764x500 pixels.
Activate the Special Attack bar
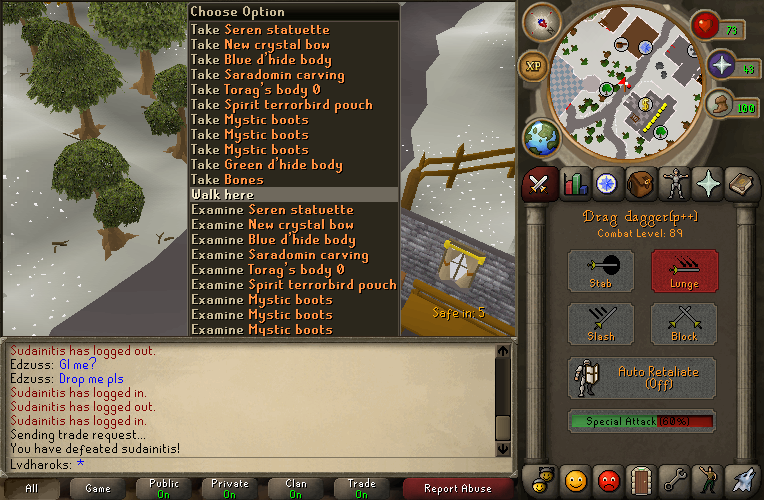pos(642,421)
